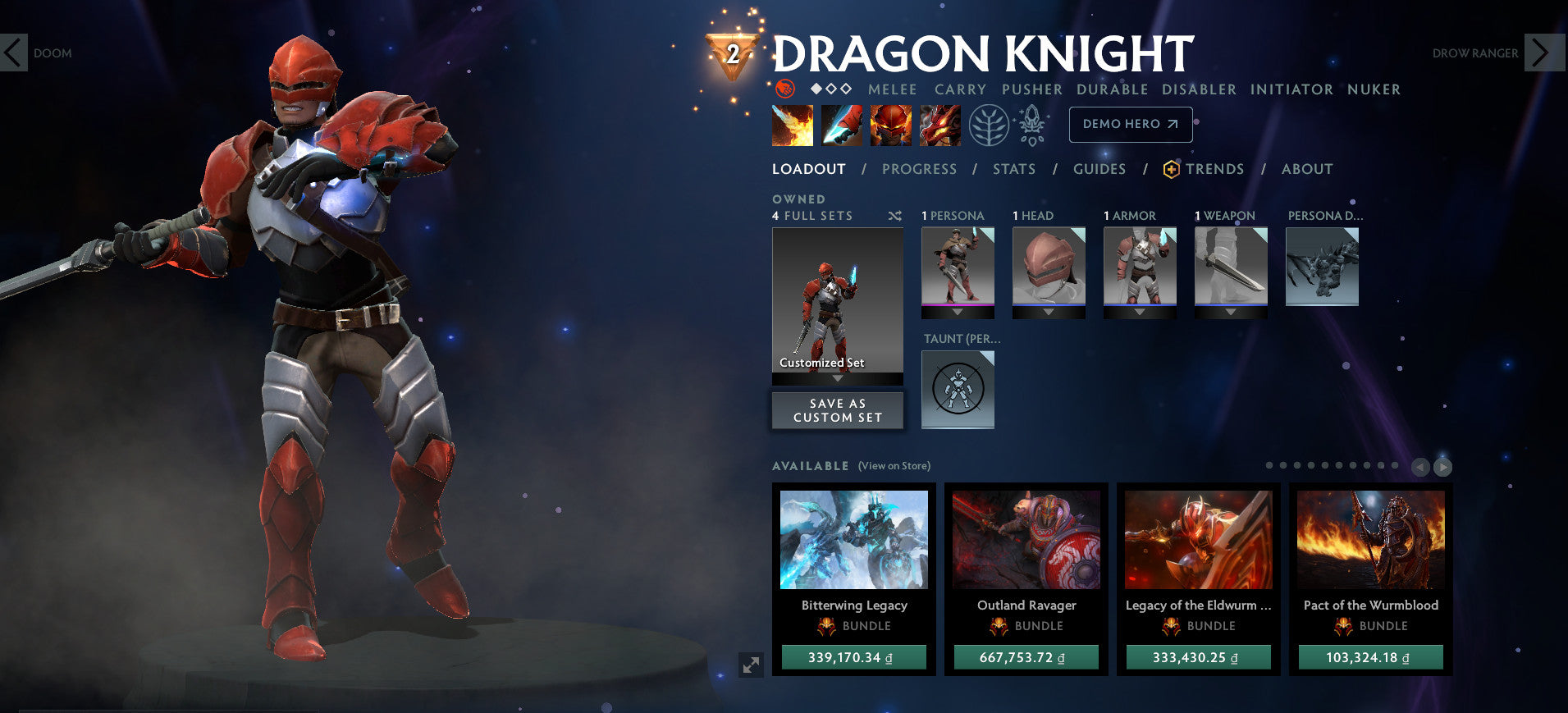Click the red Strength attribute icon
Viewport: 1568px width, 713px height.
[x=785, y=89]
